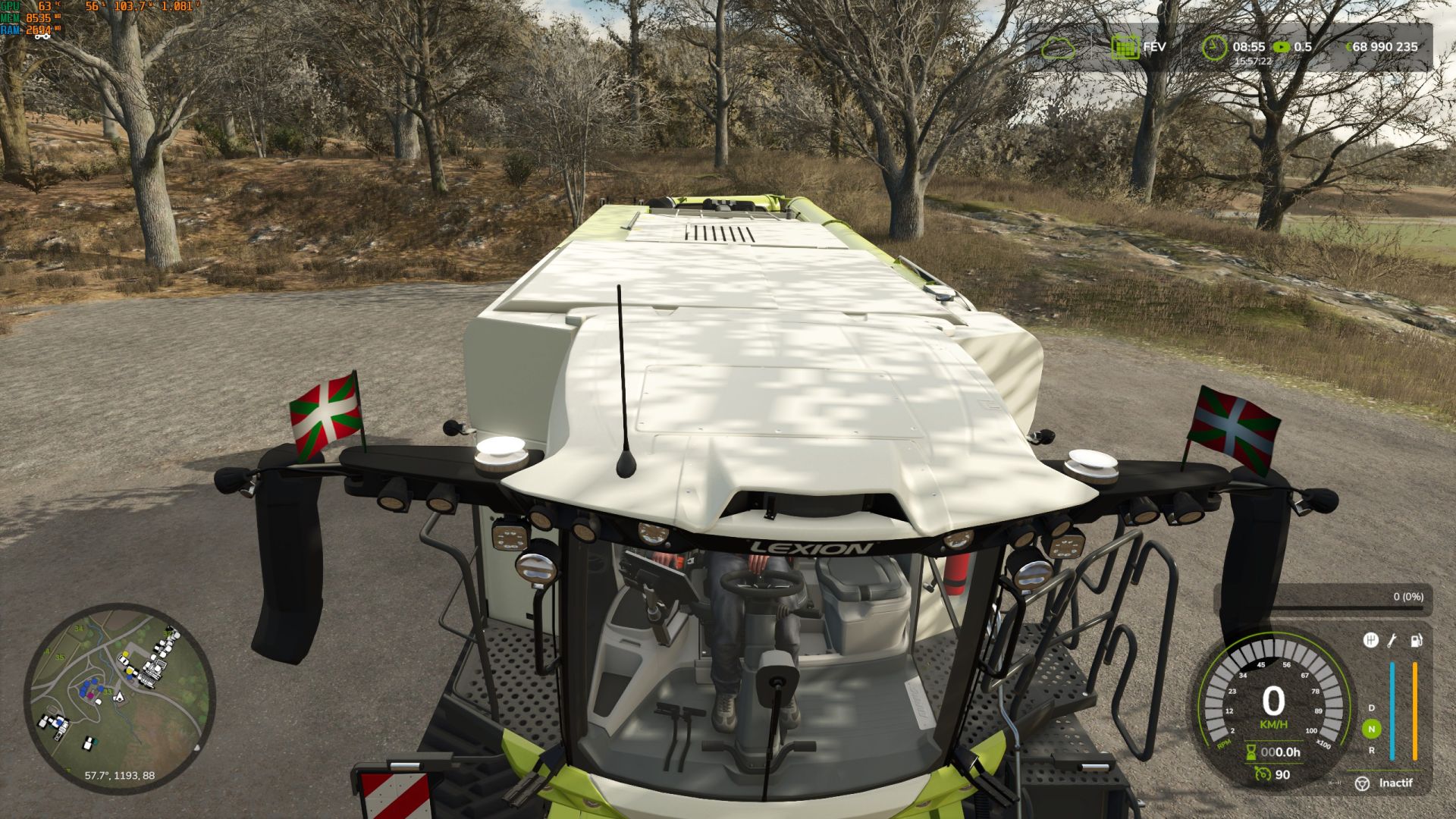Click the gearbox shifter icon
This screenshot has width=1456, height=819.
1370,641
